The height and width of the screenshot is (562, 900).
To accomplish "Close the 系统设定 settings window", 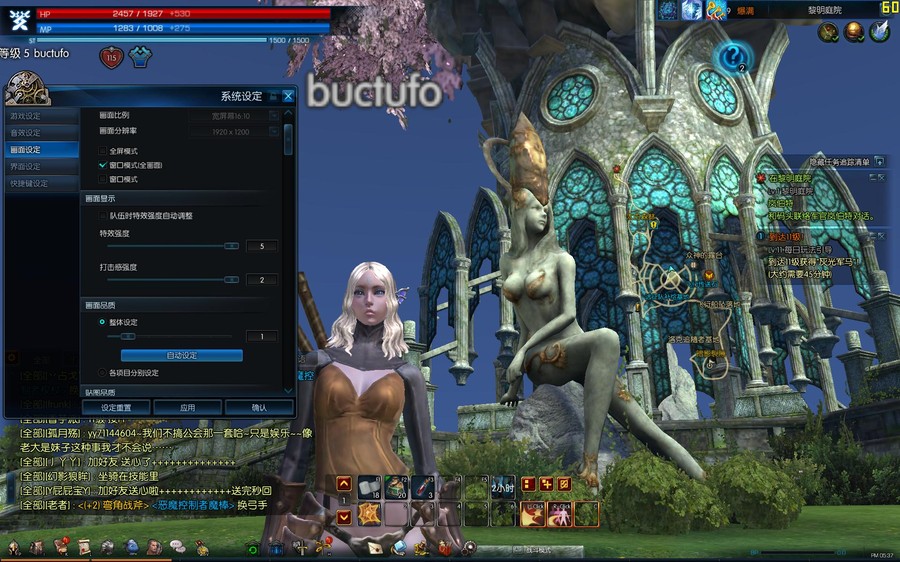I will [x=288, y=96].
